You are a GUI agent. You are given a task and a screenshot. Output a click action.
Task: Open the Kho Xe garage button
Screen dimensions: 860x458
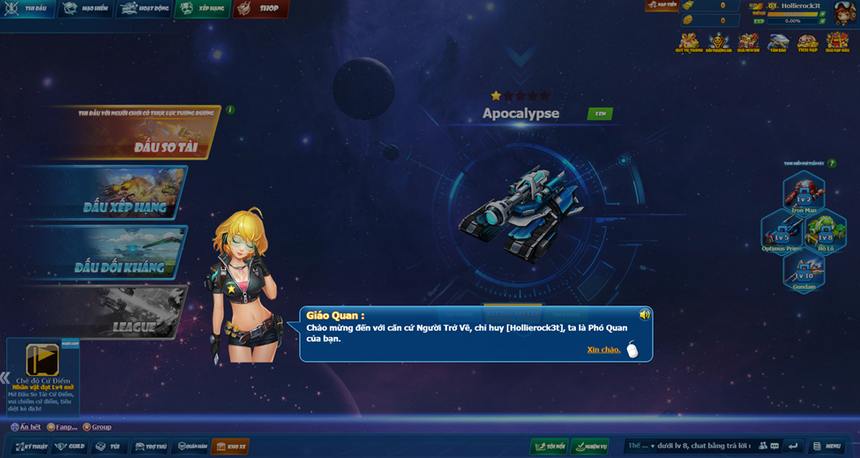click(x=230, y=446)
